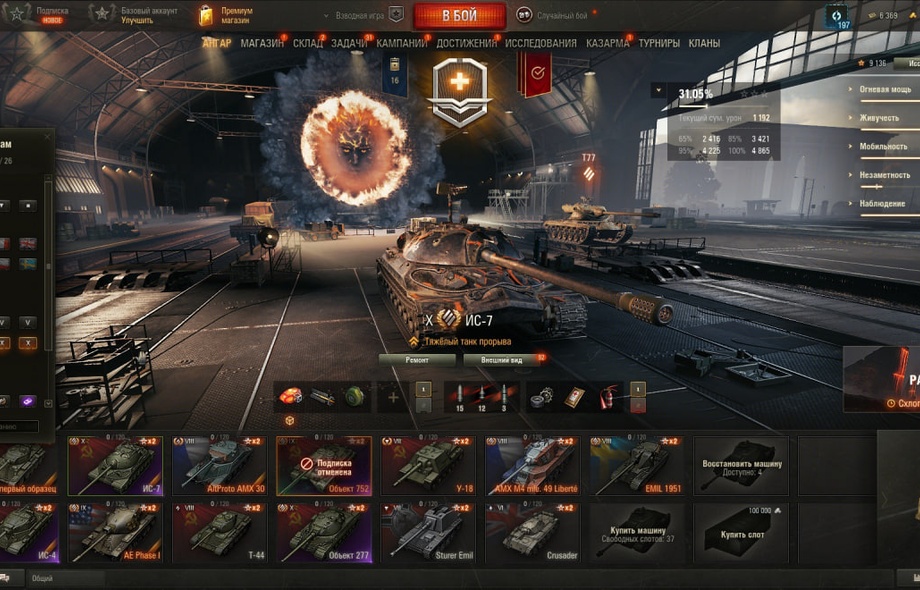This screenshot has width=920, height=590.
Task: Show the ДОСТИЖЕНИЯ tab
Action: point(466,43)
